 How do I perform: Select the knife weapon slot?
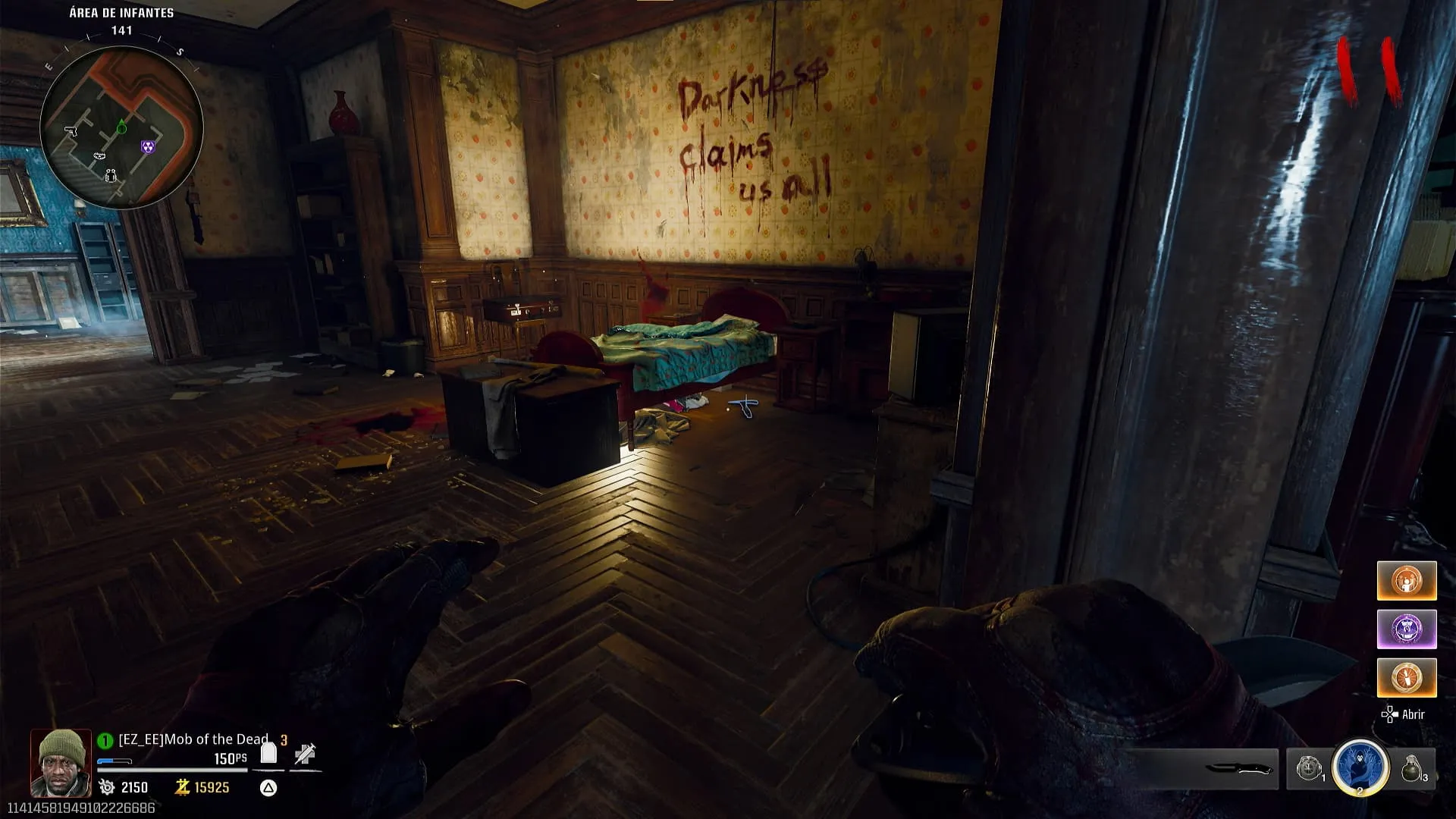click(1238, 769)
